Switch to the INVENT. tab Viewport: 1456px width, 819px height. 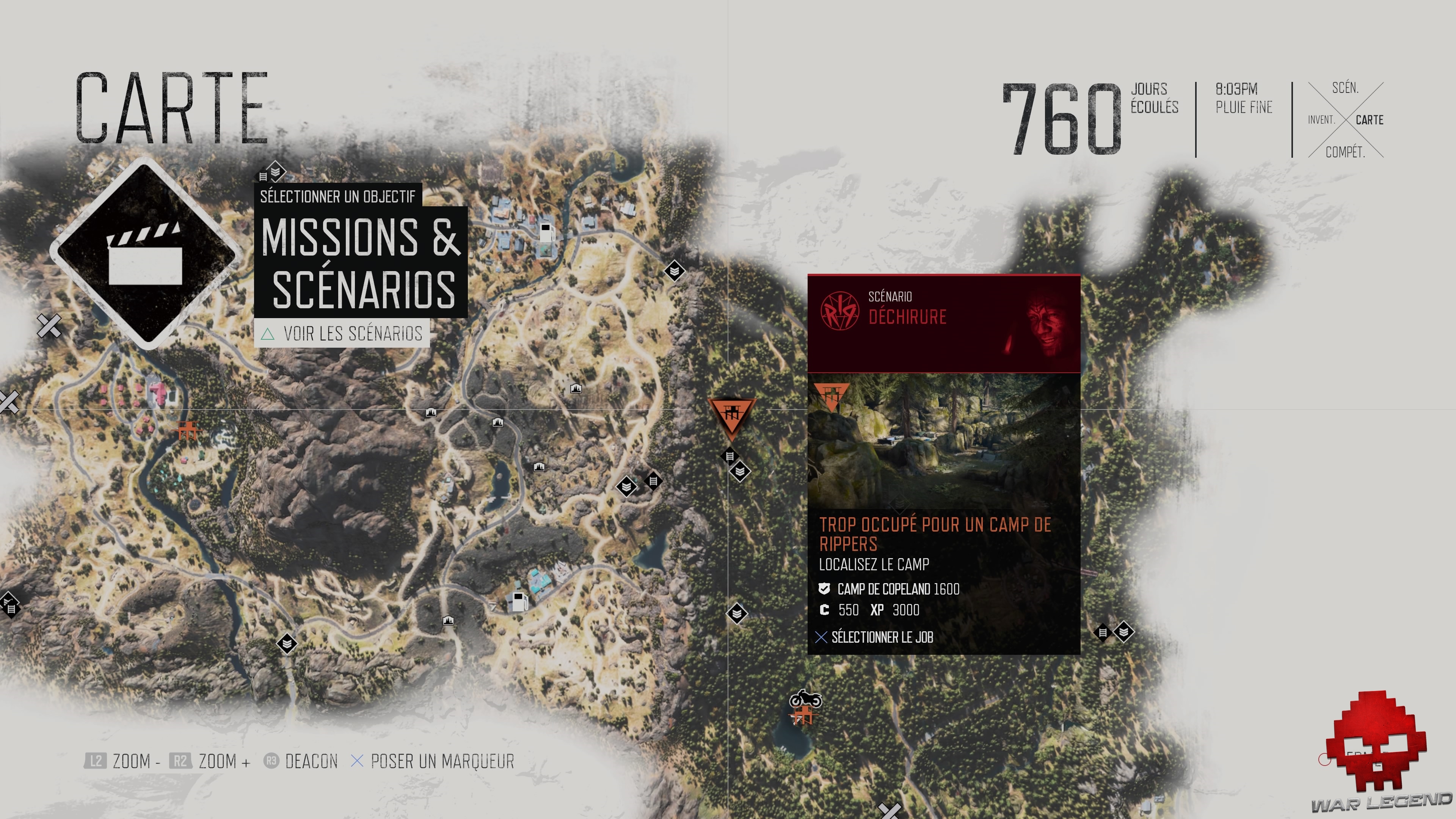pos(1321,120)
